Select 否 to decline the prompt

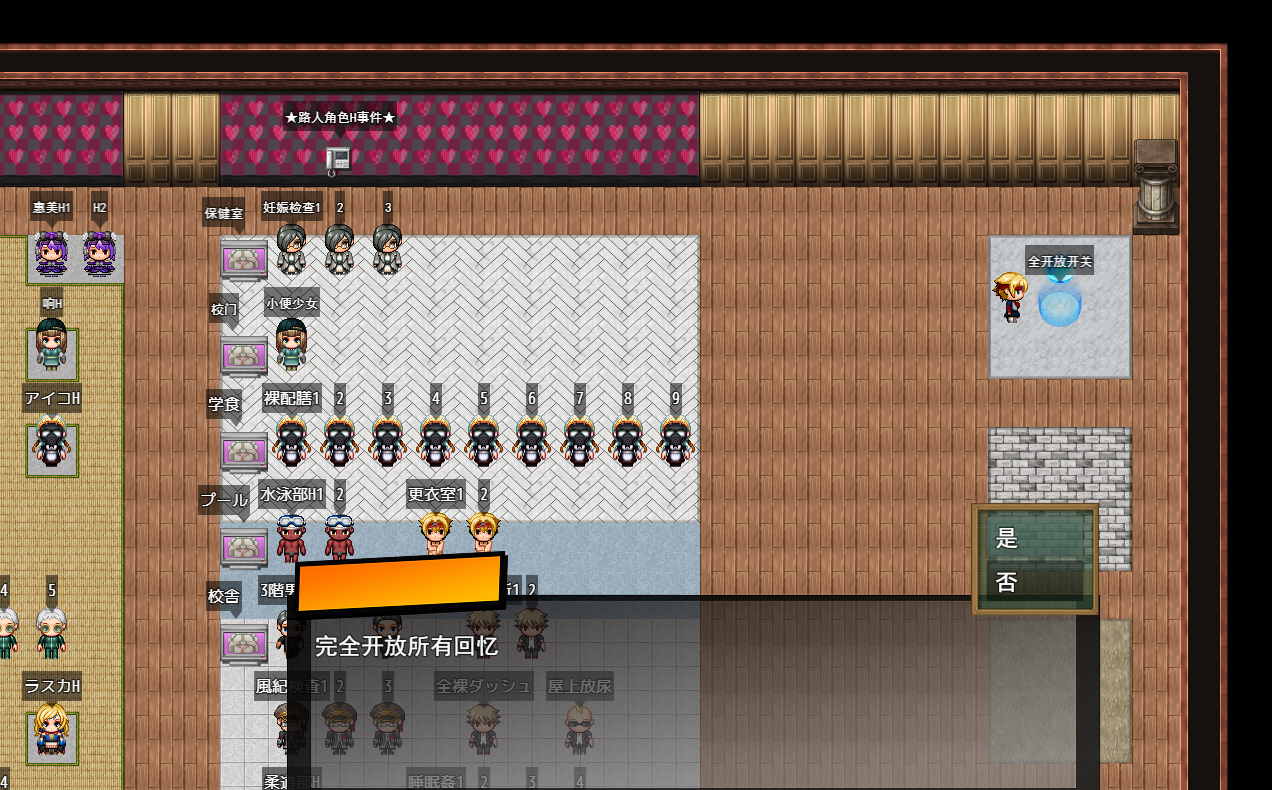[1034, 582]
